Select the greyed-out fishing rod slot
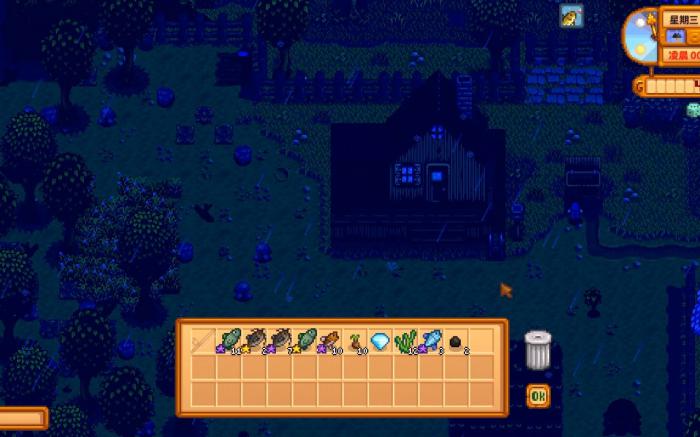 [203, 341]
